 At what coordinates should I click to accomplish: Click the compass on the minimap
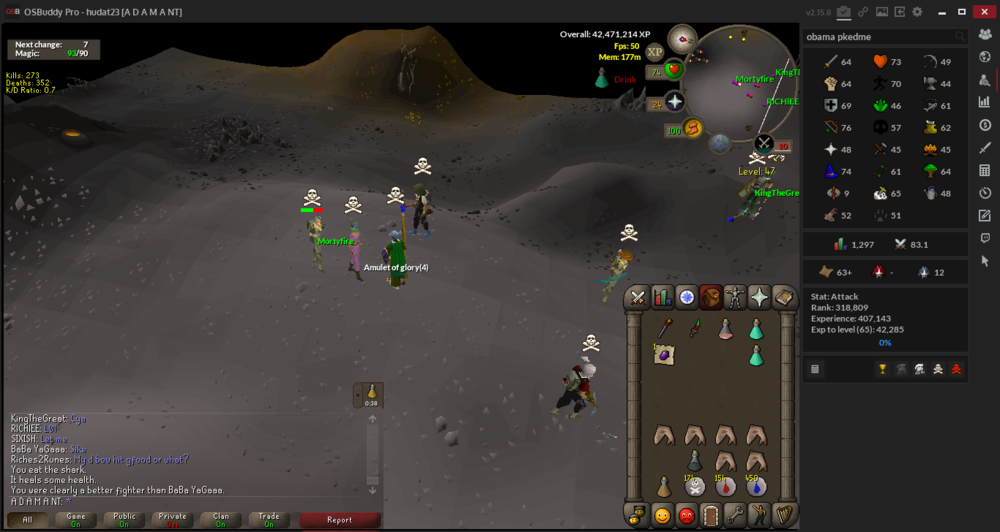coord(682,38)
